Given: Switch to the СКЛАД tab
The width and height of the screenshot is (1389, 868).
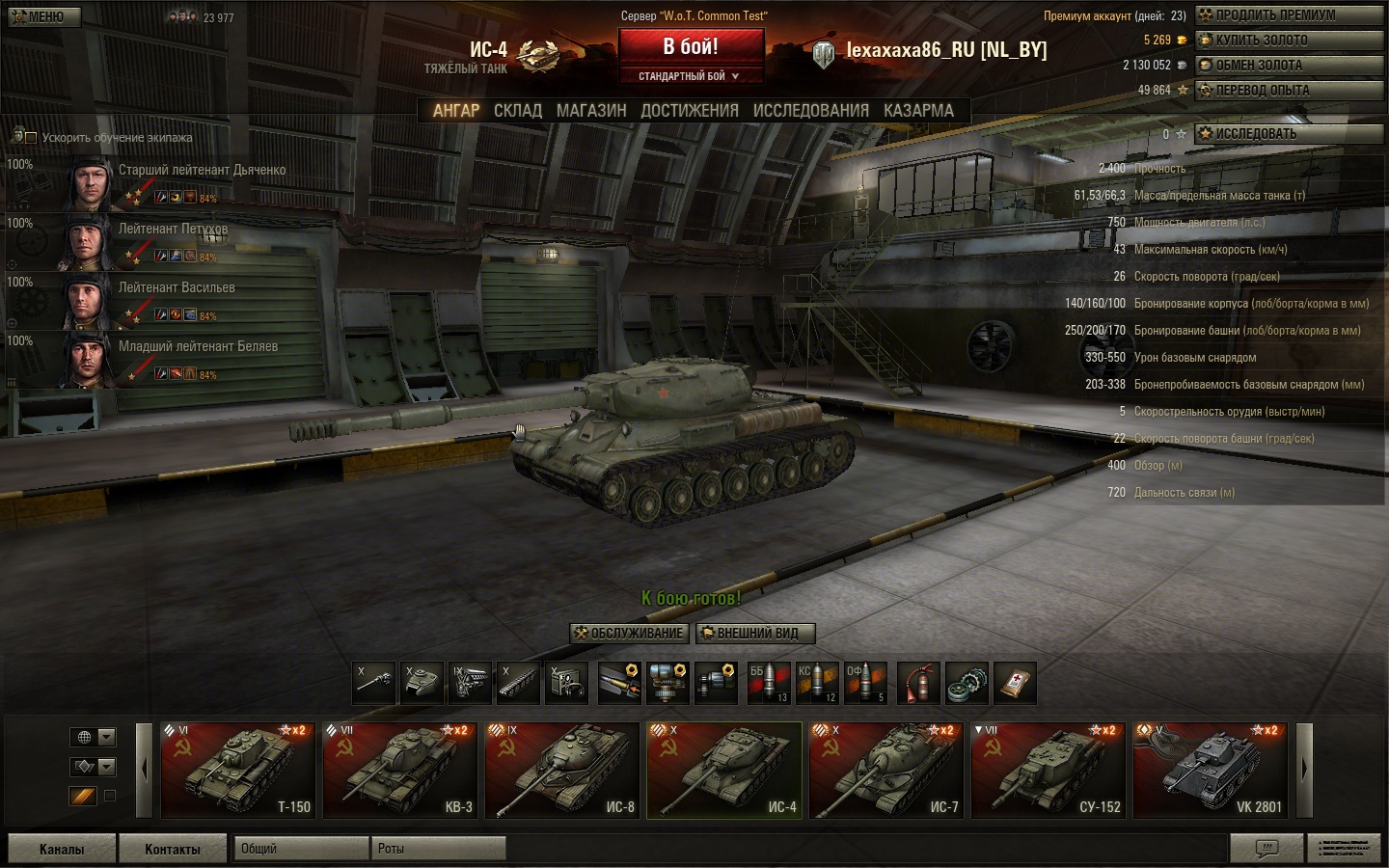Looking at the screenshot, I should 518,111.
